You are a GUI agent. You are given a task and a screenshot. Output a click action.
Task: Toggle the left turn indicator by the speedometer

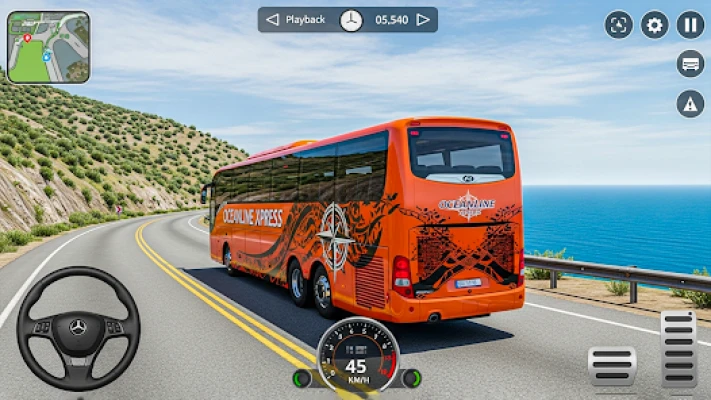301,378
